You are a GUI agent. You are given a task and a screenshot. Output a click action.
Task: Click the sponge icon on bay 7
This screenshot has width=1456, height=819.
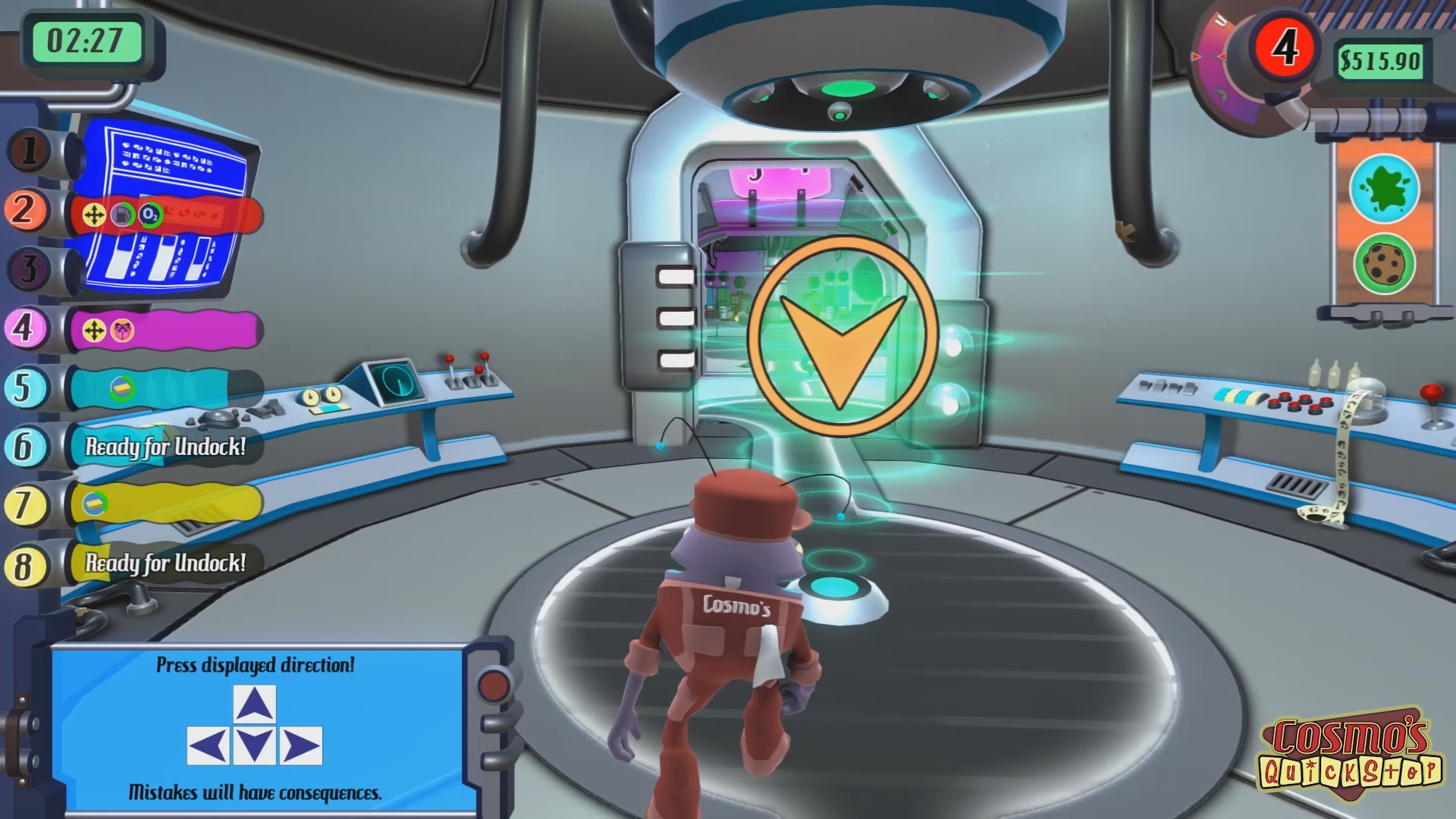(96, 502)
